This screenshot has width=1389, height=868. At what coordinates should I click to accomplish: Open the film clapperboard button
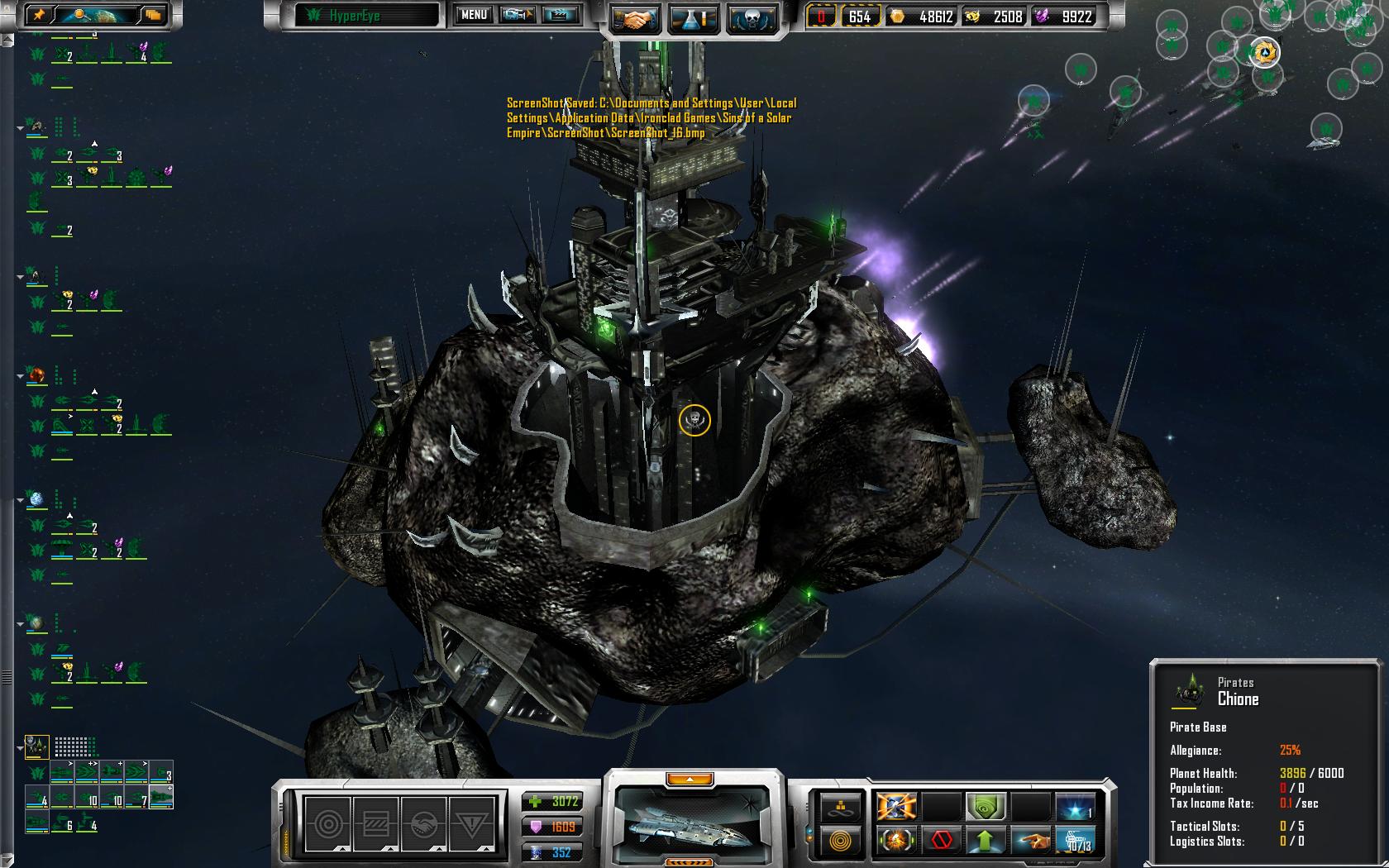point(560,15)
